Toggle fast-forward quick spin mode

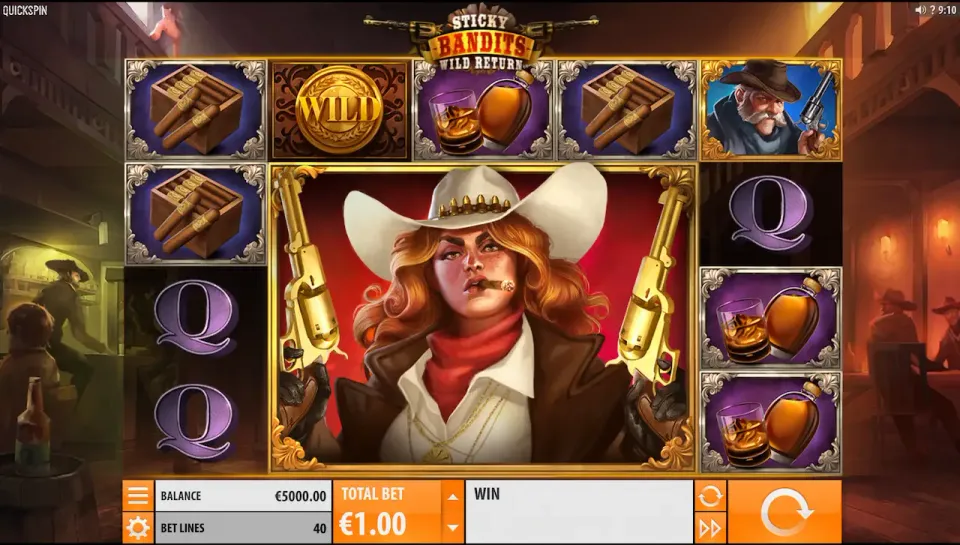tap(710, 528)
